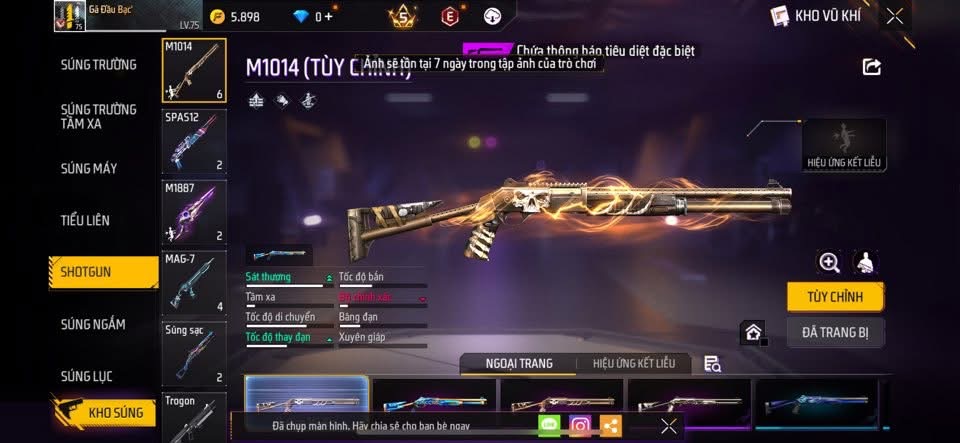Select the SÚNG TRƯỜNG weapon category
This screenshot has height=443, width=960.
coord(98,65)
